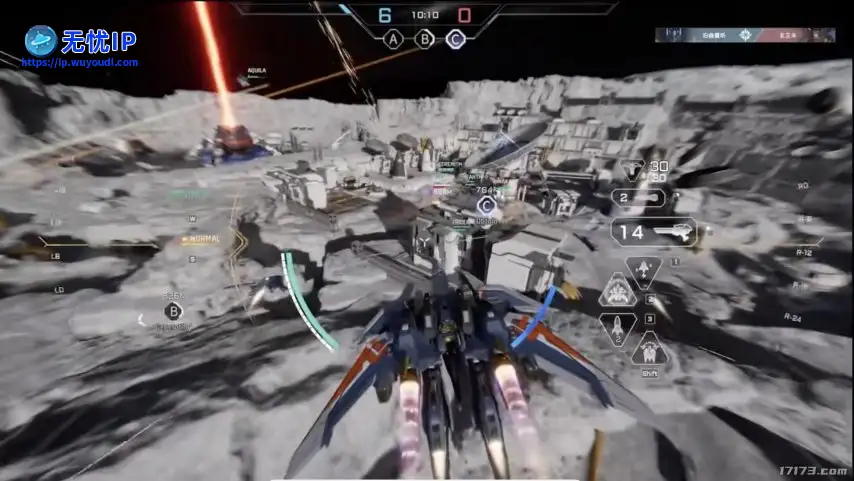Open the wuyoudl.com link in the watermark
The image size is (854, 481).
(x=80, y=62)
